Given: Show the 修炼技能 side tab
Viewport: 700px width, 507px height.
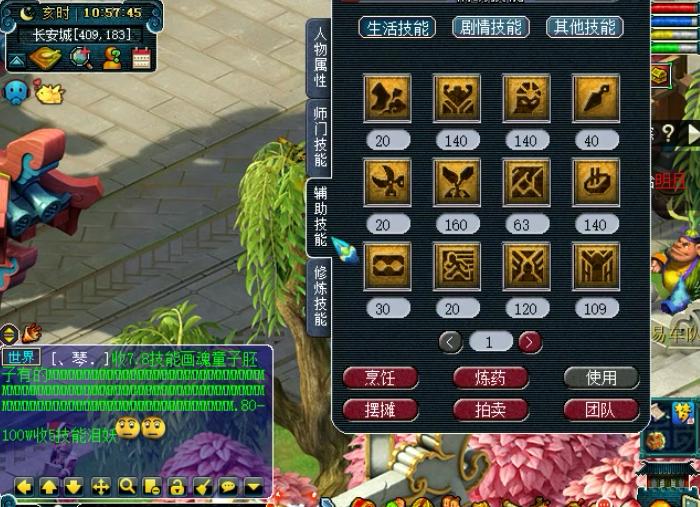Looking at the screenshot, I should [319, 297].
